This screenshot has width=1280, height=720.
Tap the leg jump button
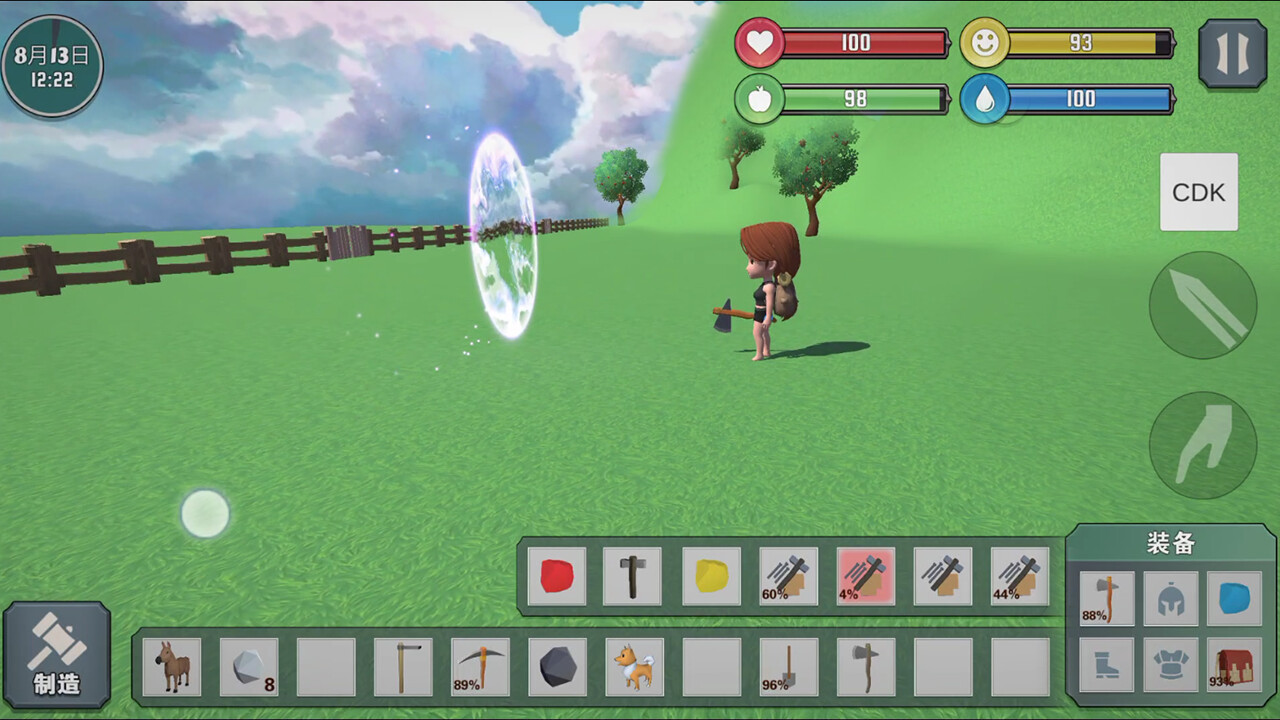pos(1202,445)
